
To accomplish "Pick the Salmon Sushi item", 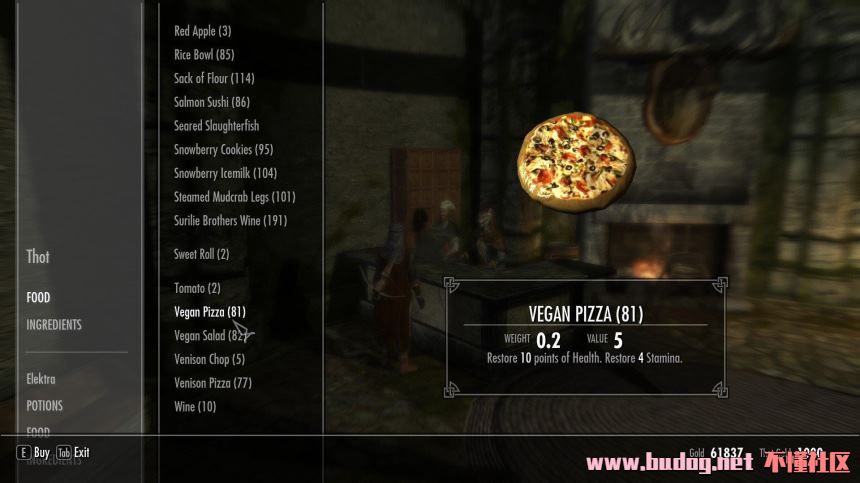I will pyautogui.click(x=212, y=102).
